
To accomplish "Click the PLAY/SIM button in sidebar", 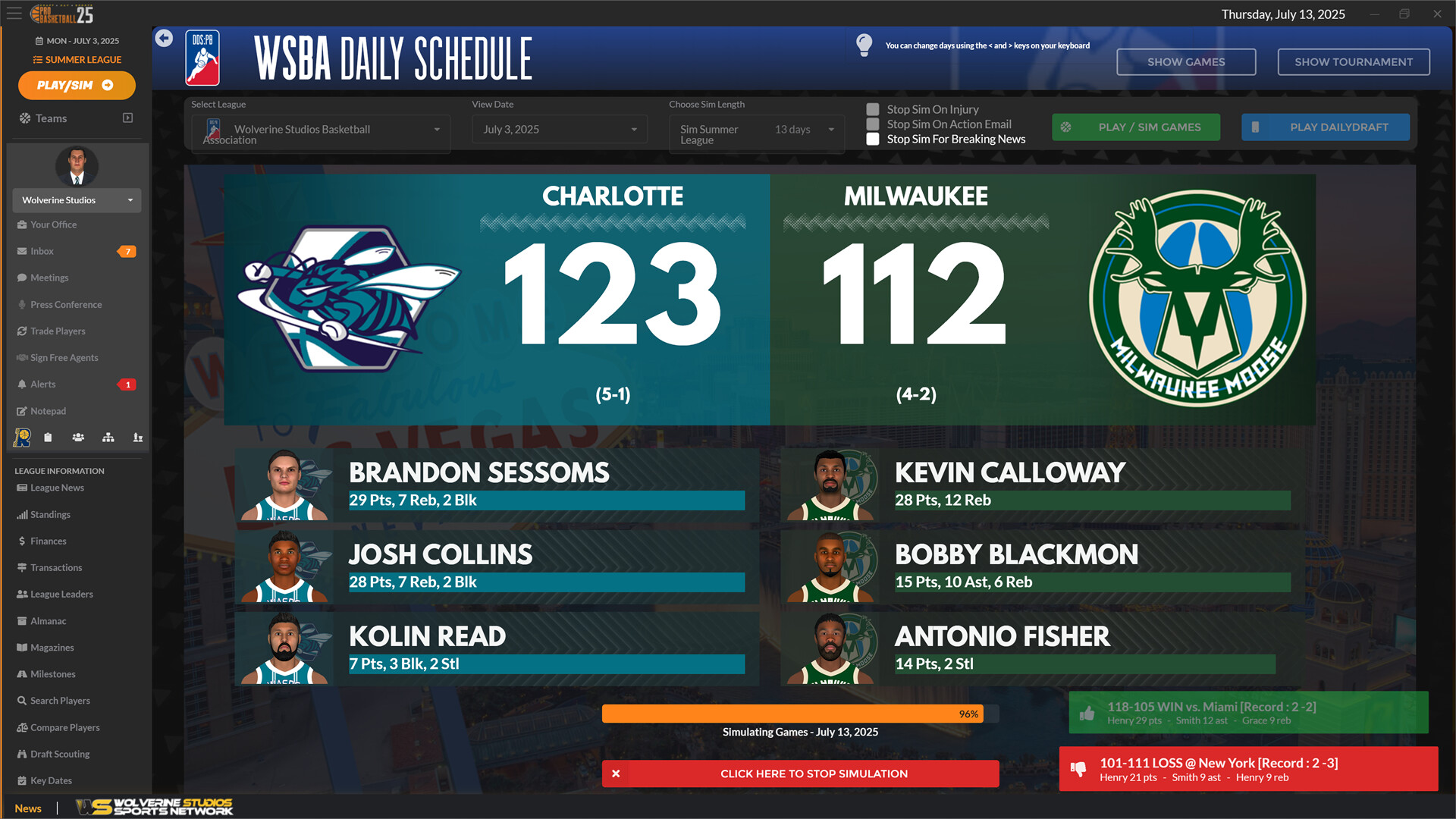I will pyautogui.click(x=76, y=85).
